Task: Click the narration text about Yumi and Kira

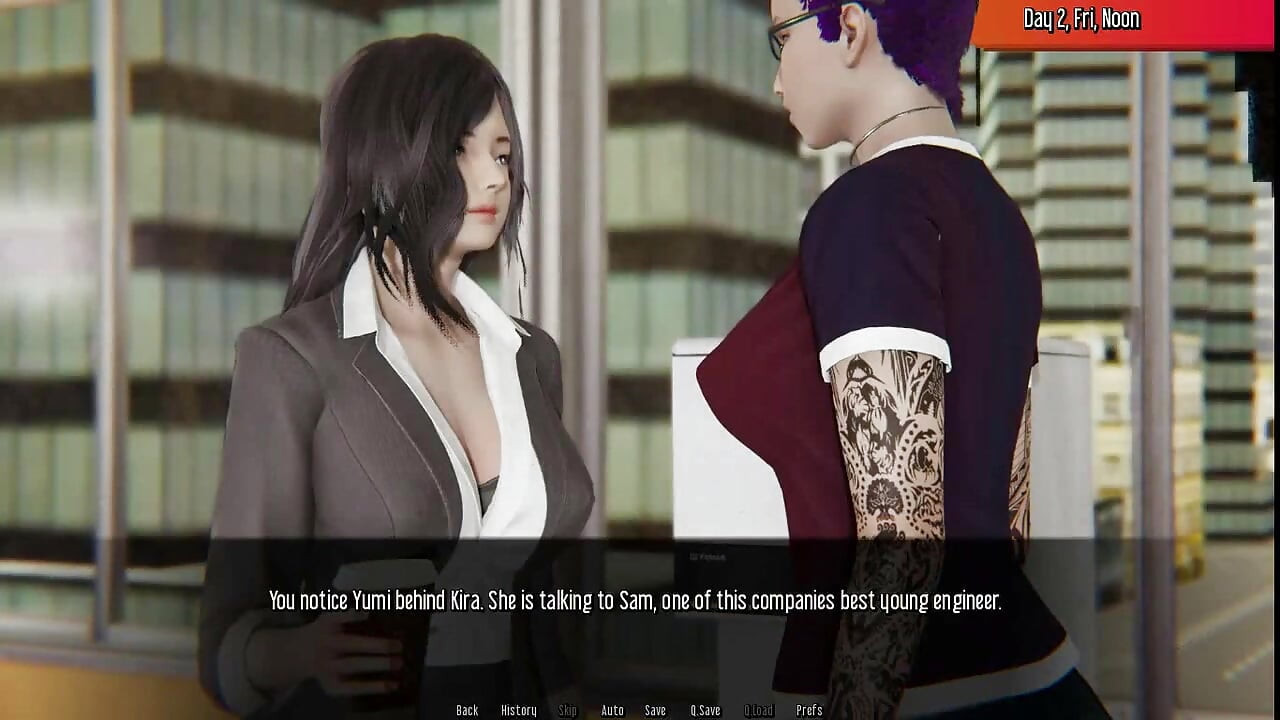Action: tap(640, 602)
